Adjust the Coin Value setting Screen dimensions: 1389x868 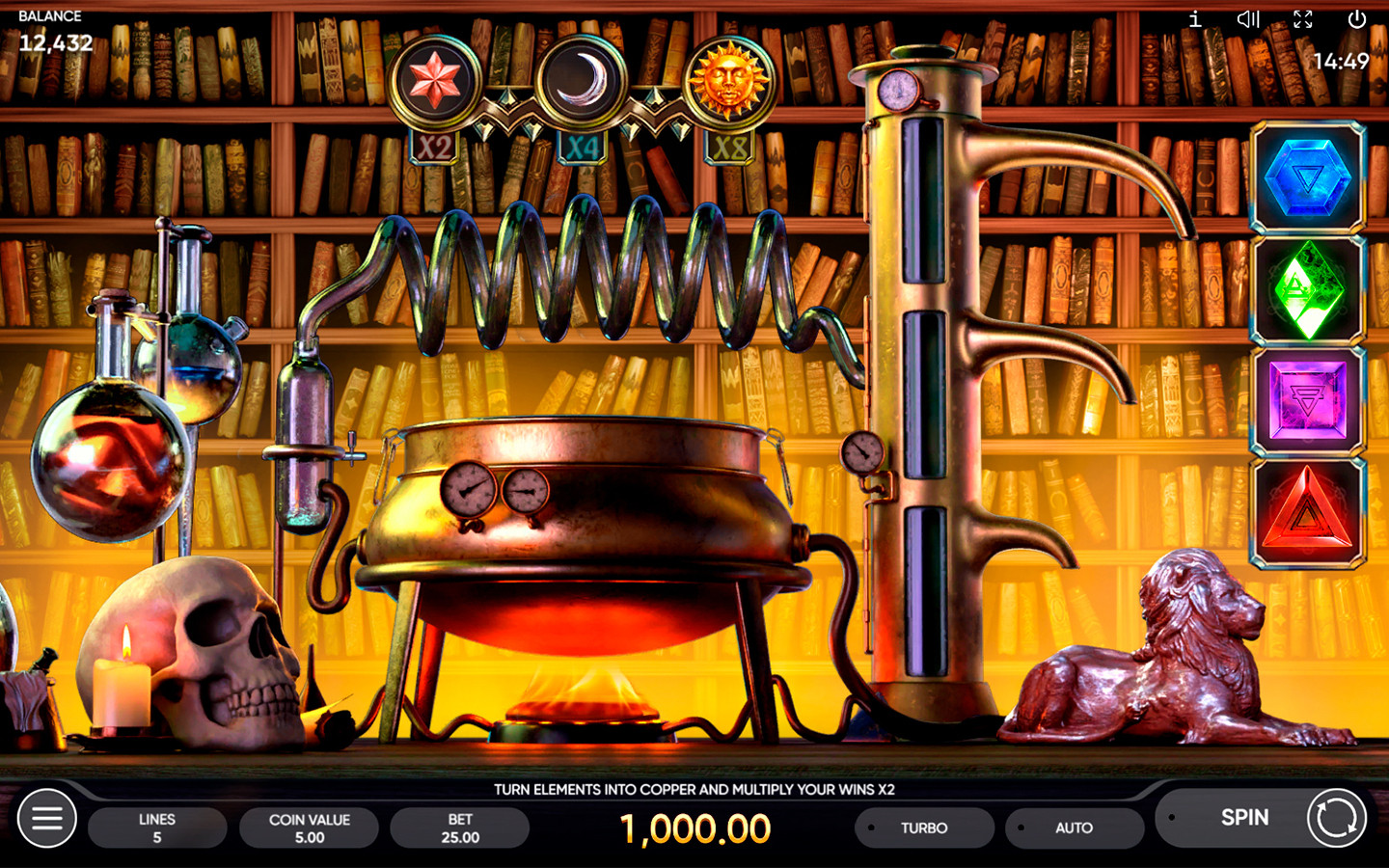tap(309, 827)
